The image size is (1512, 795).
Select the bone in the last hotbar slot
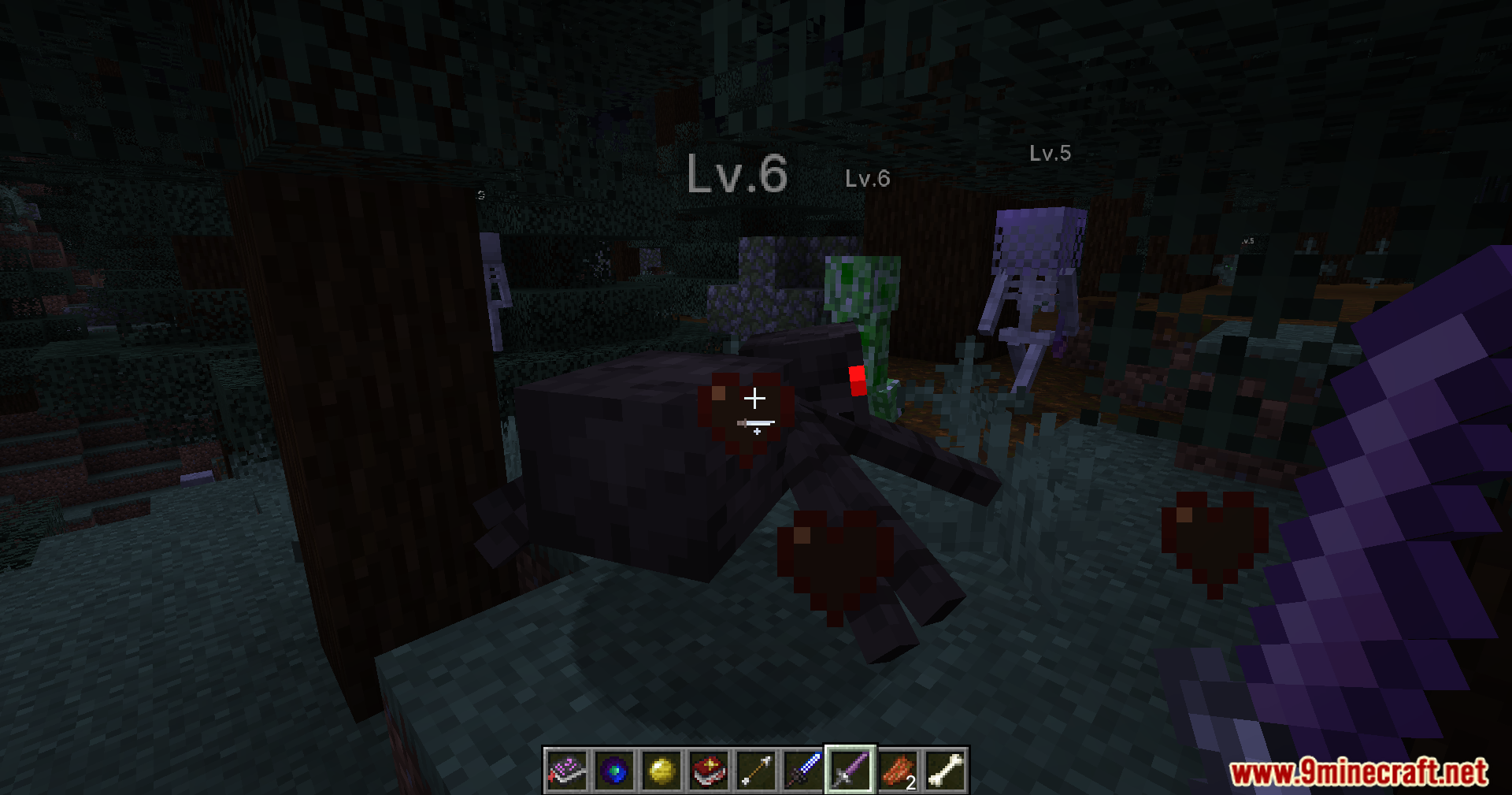[946, 771]
